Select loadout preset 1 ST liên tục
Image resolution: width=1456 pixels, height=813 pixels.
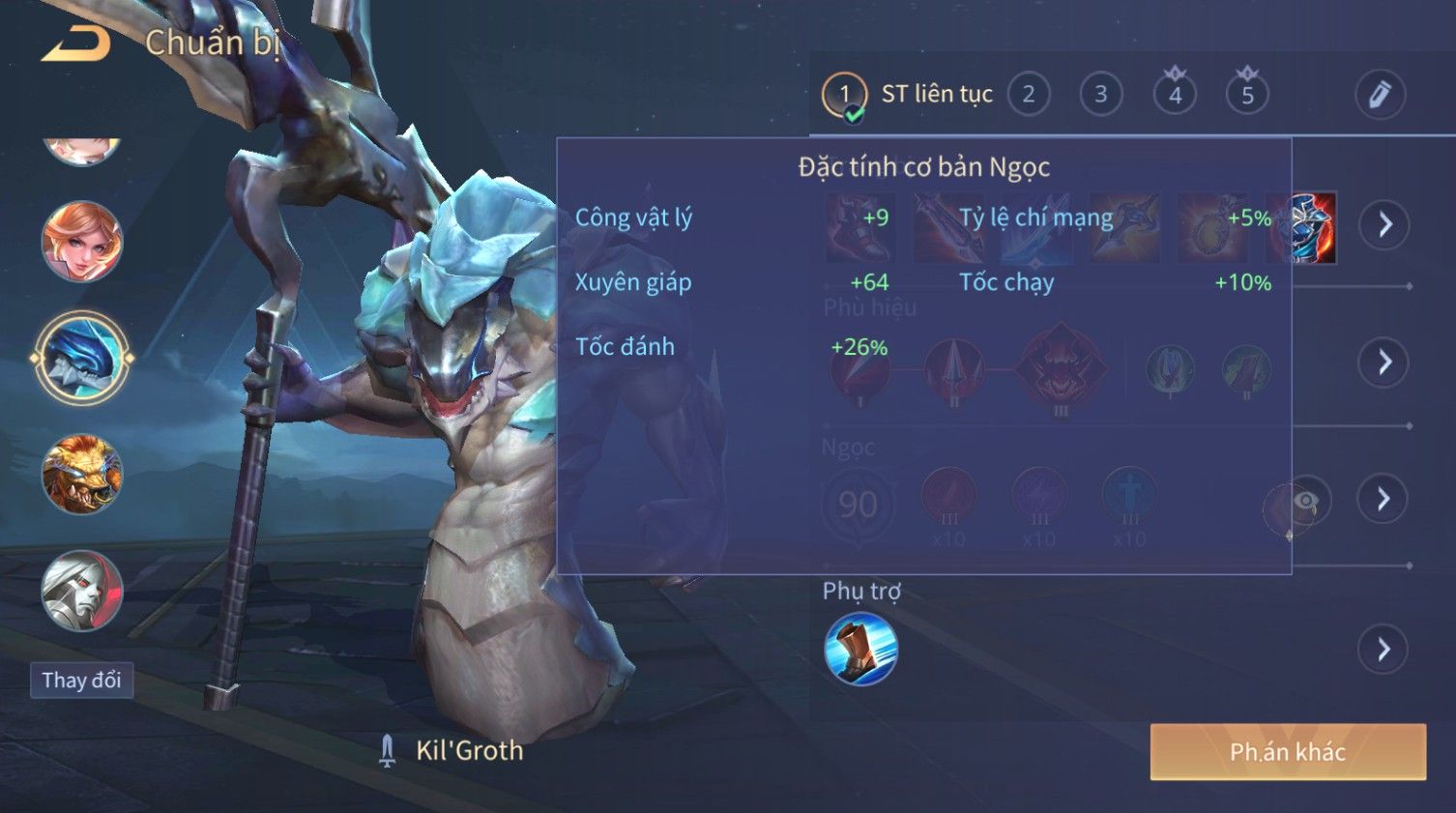pyautogui.click(x=844, y=95)
